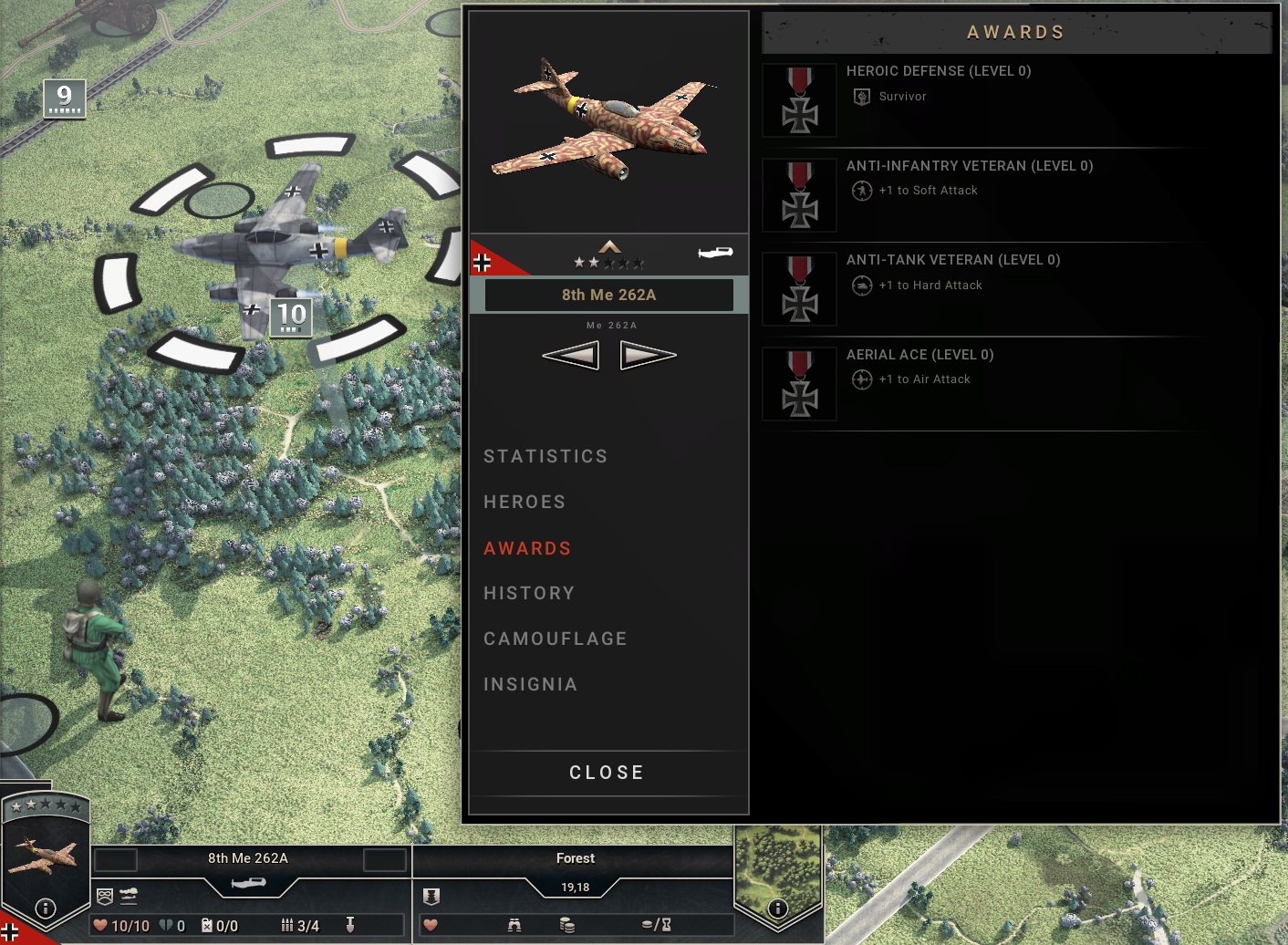Click the Survivor shield icon under Heroic Defense
Viewport: 1288px width, 945px height.
click(x=860, y=96)
